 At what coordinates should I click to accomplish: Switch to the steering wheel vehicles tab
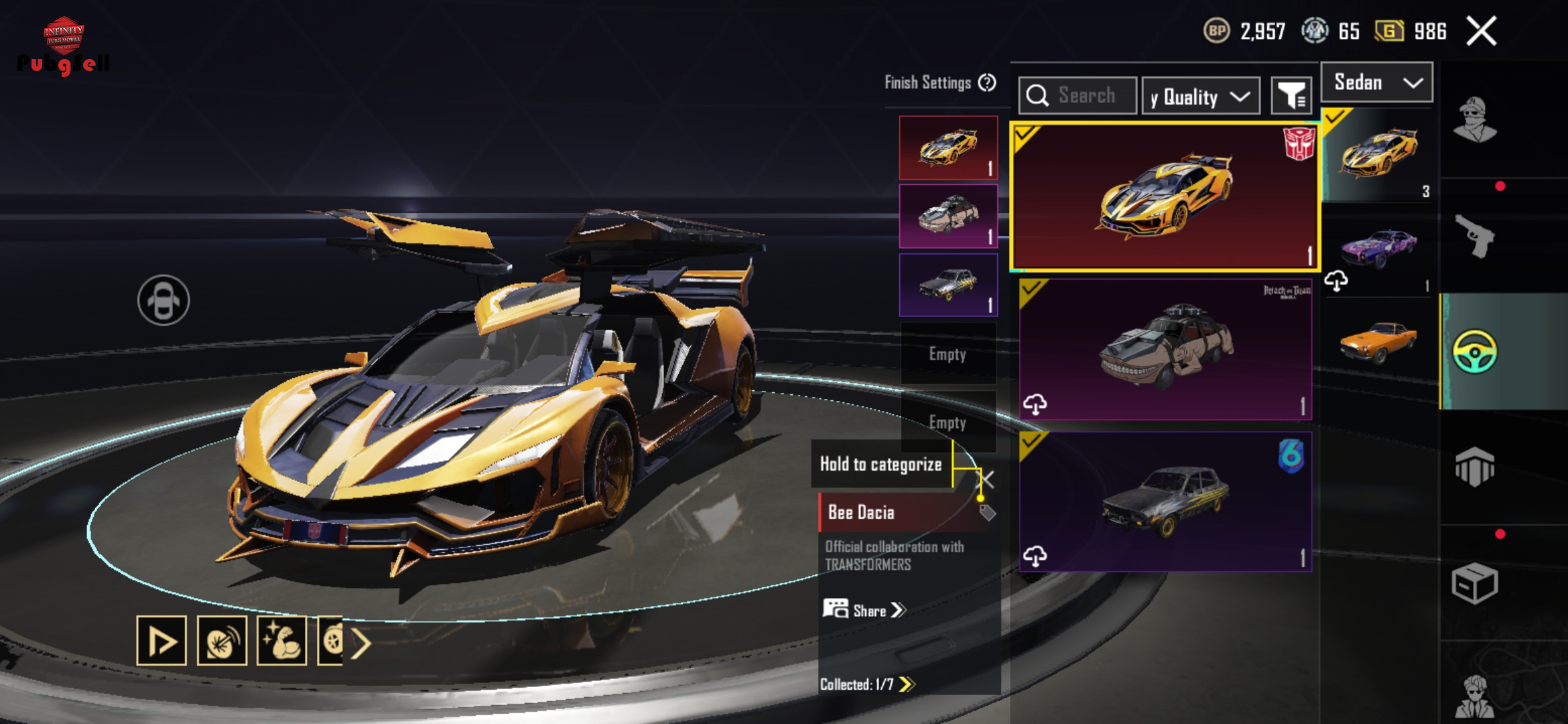(1474, 351)
